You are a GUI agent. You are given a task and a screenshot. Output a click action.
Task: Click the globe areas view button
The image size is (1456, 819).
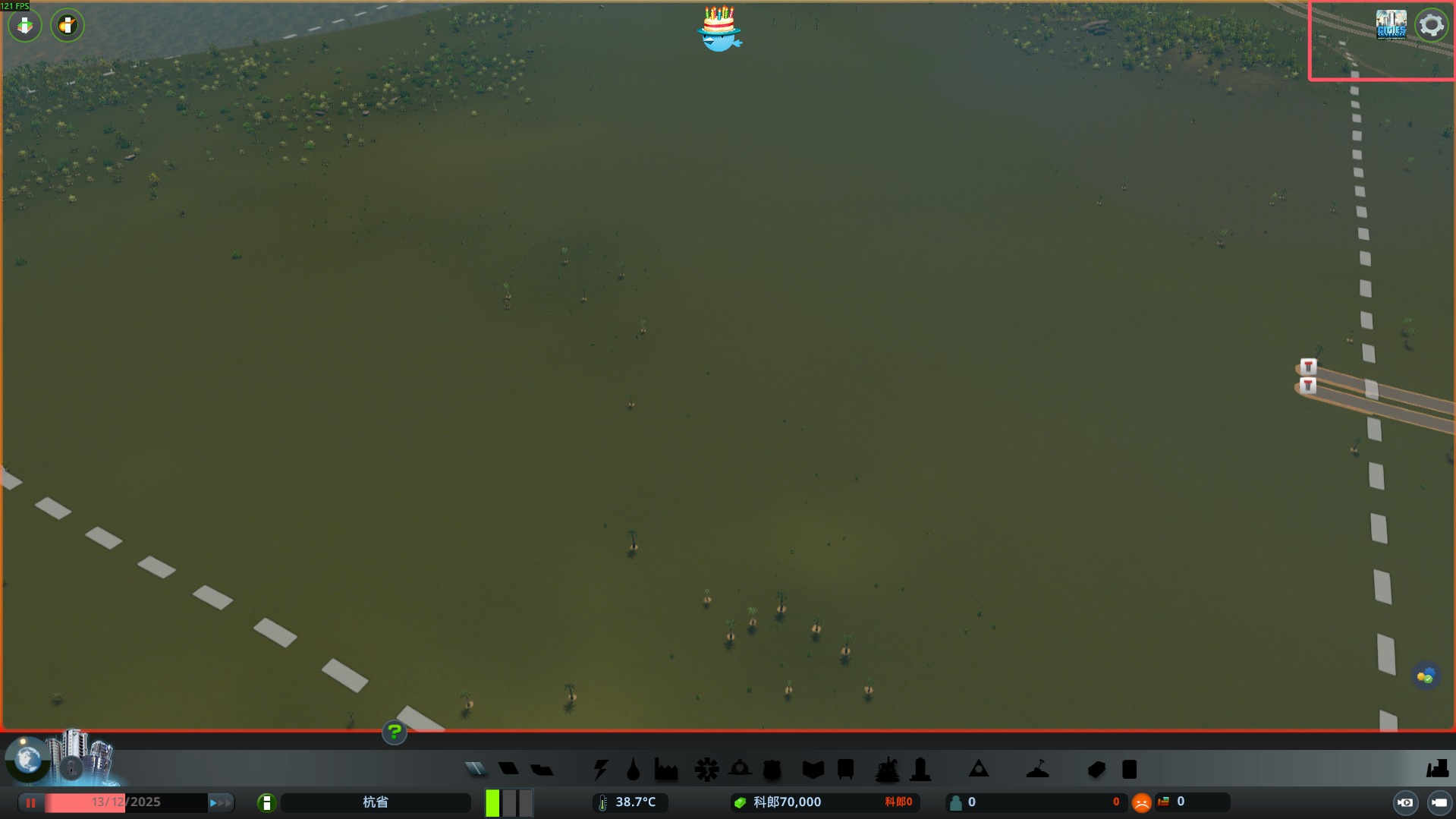click(x=28, y=758)
